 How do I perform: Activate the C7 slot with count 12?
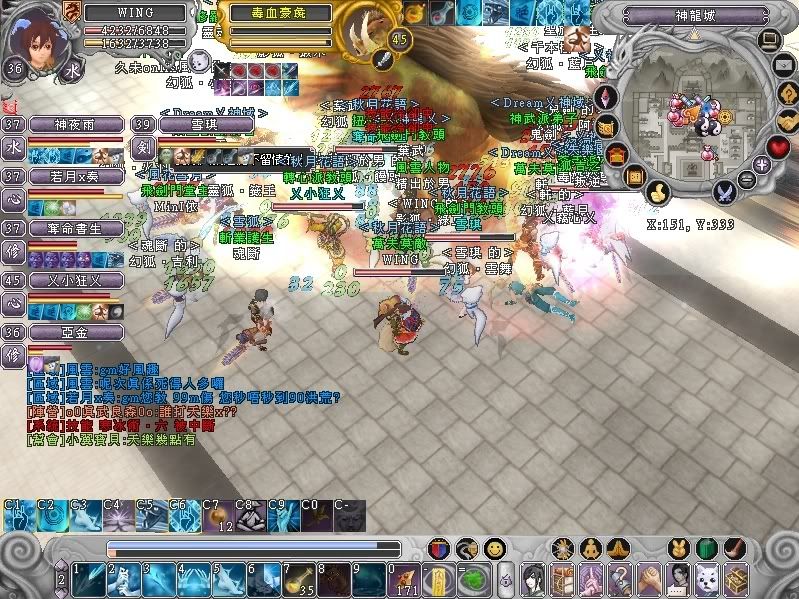pyautogui.click(x=217, y=516)
